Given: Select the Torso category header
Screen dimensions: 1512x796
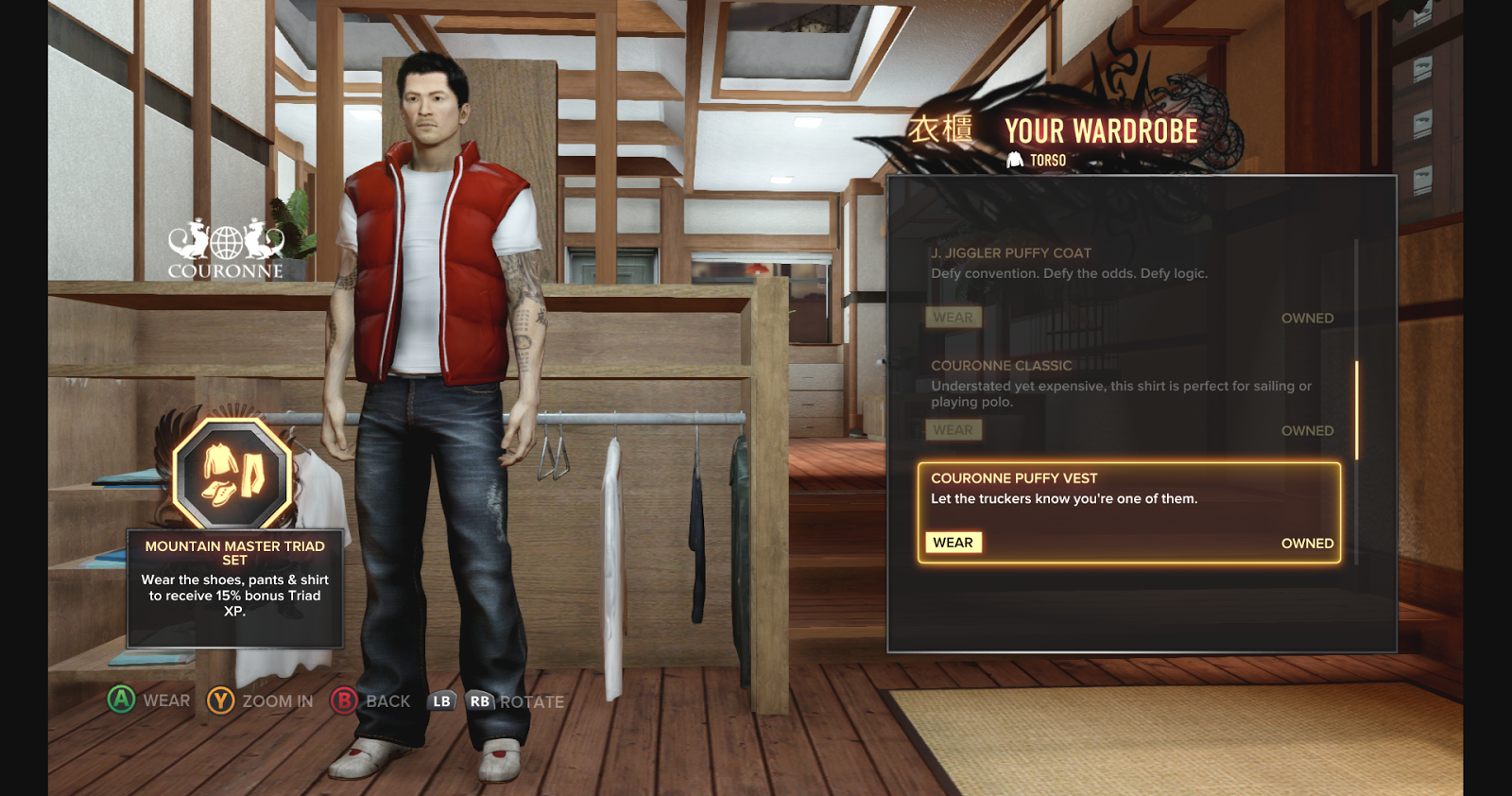Looking at the screenshot, I should [1038, 161].
